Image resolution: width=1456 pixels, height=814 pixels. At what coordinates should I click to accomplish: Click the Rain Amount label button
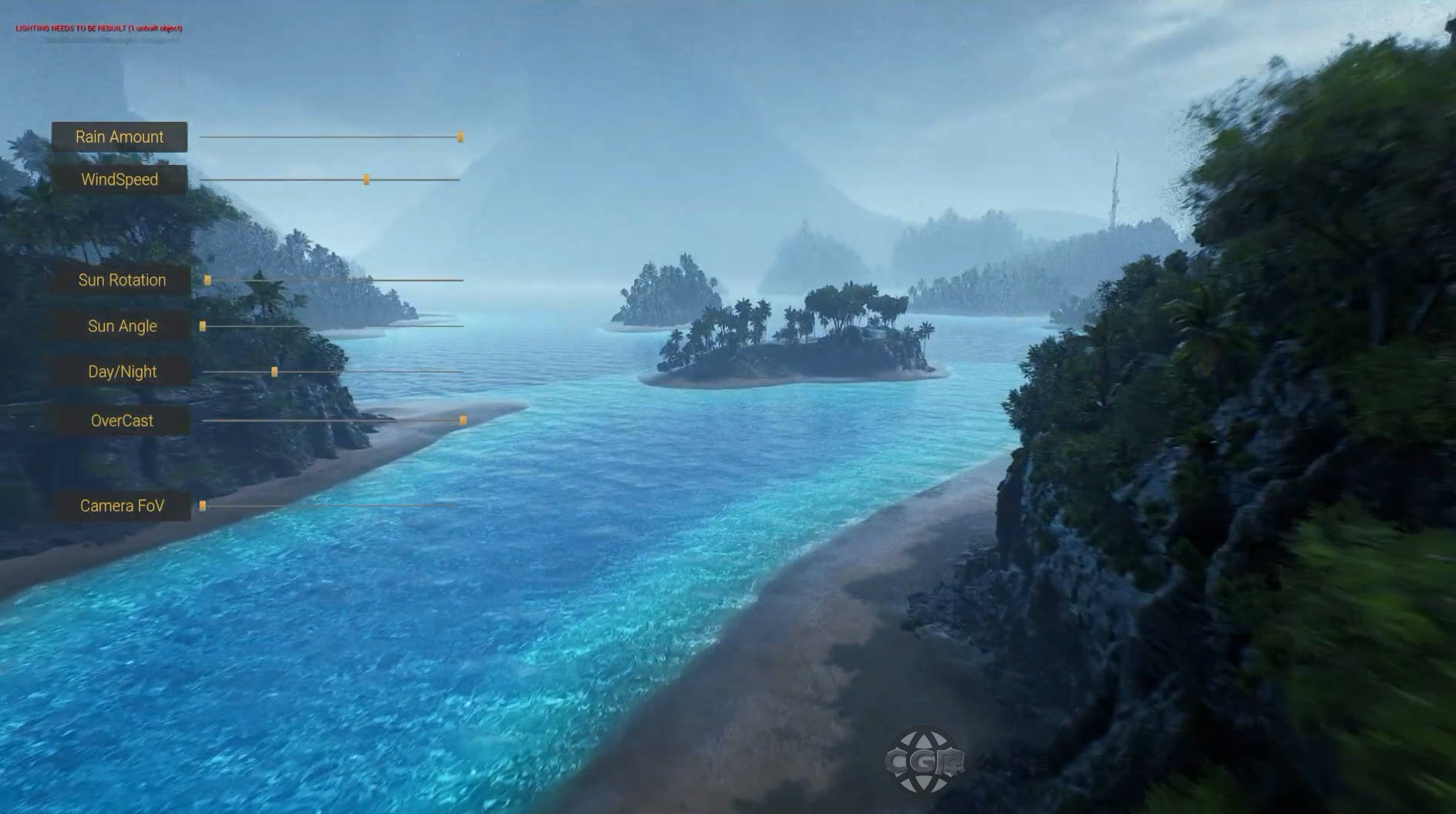pyautogui.click(x=120, y=137)
